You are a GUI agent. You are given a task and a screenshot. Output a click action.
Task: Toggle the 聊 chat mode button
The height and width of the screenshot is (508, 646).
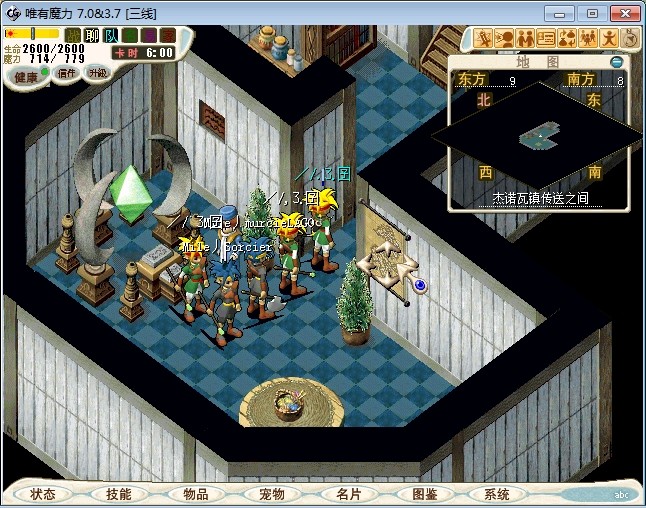click(92, 35)
